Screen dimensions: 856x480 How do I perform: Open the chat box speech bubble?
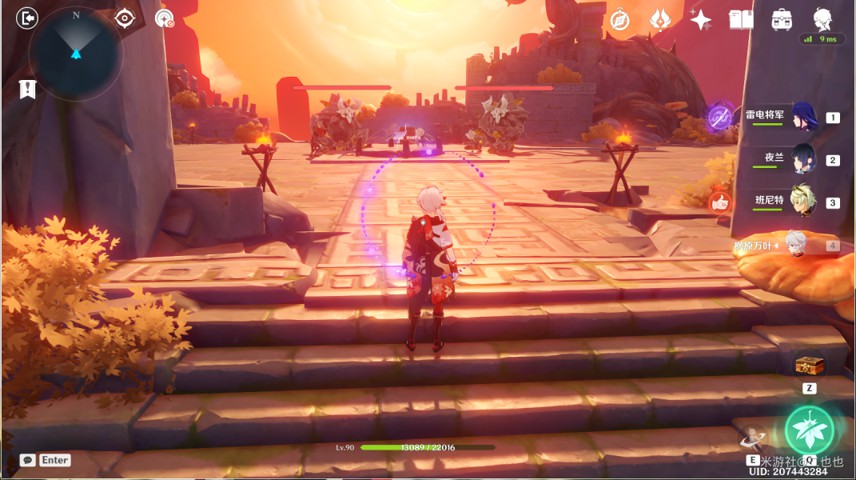(28, 460)
